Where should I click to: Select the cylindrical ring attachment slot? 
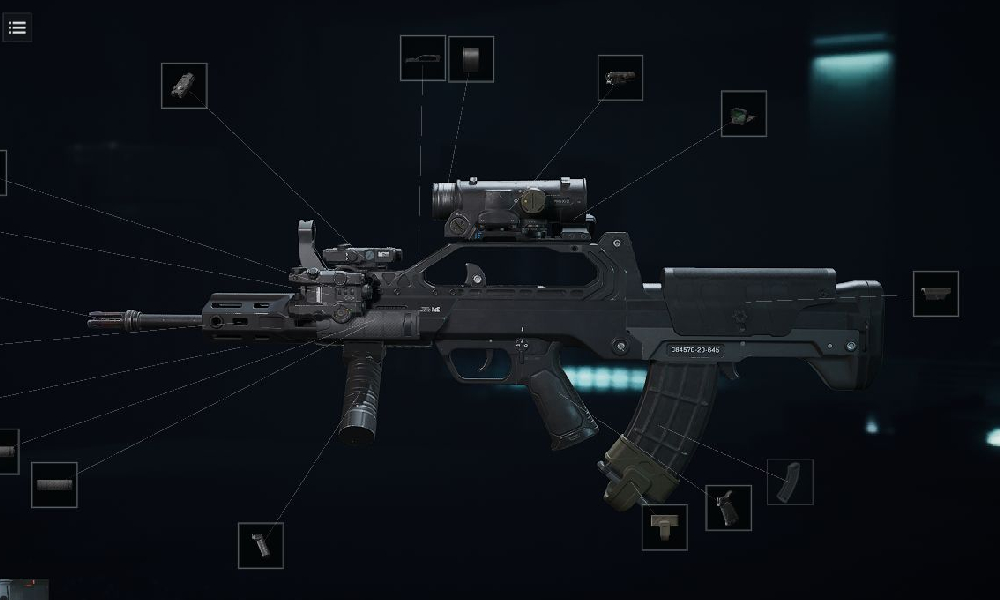470,59
